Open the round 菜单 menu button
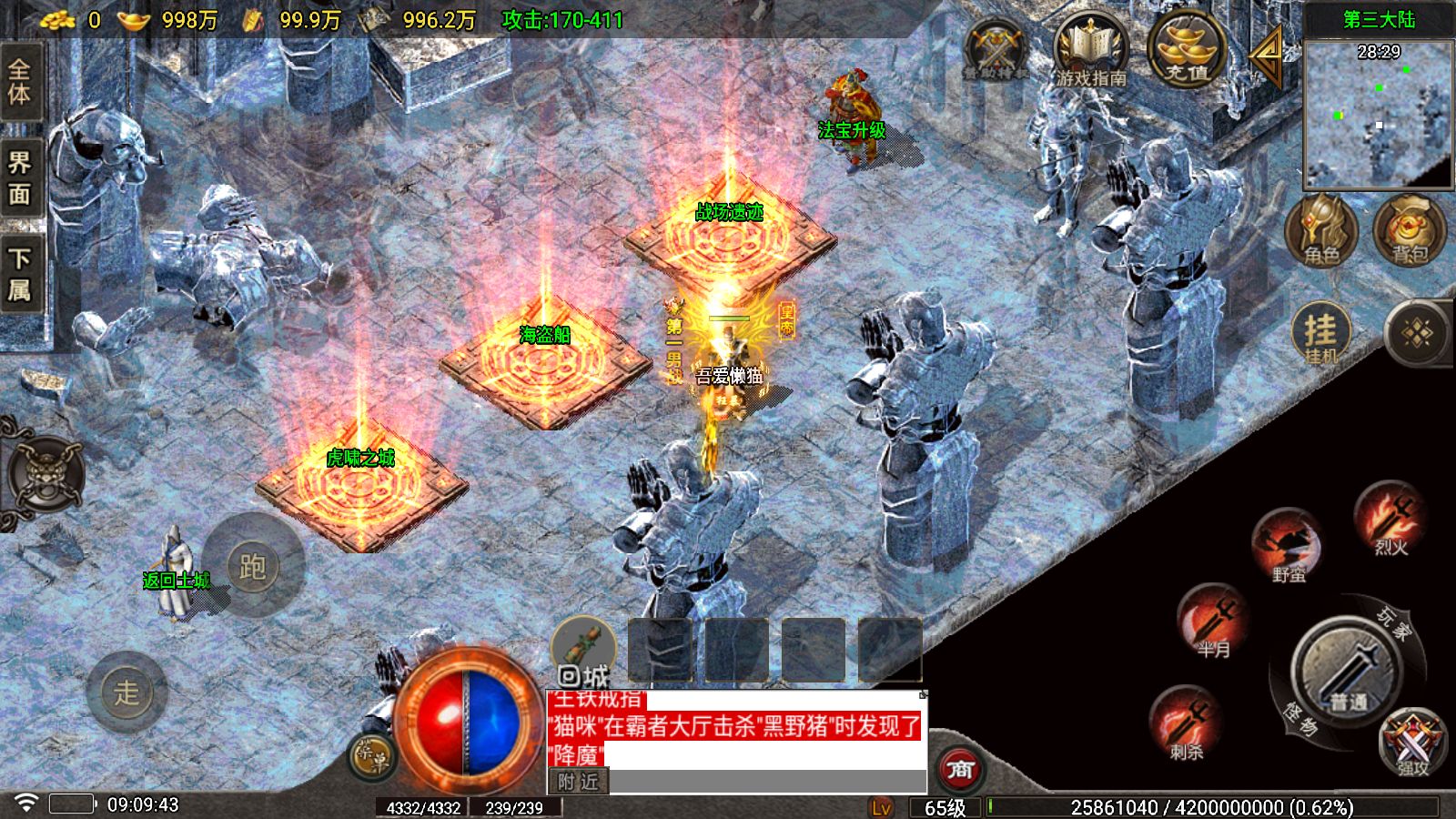 [x=370, y=757]
